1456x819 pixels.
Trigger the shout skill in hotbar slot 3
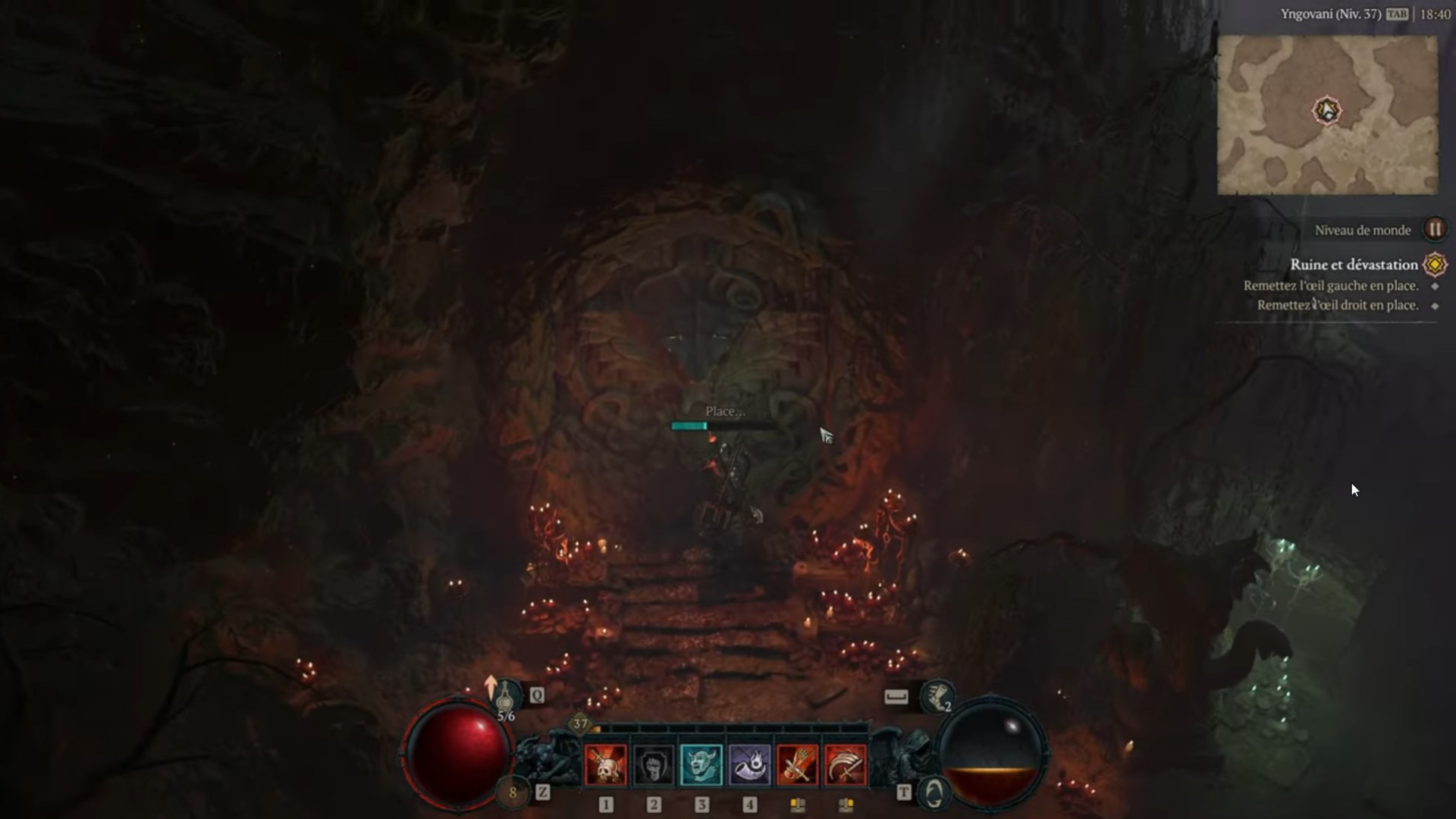point(702,764)
